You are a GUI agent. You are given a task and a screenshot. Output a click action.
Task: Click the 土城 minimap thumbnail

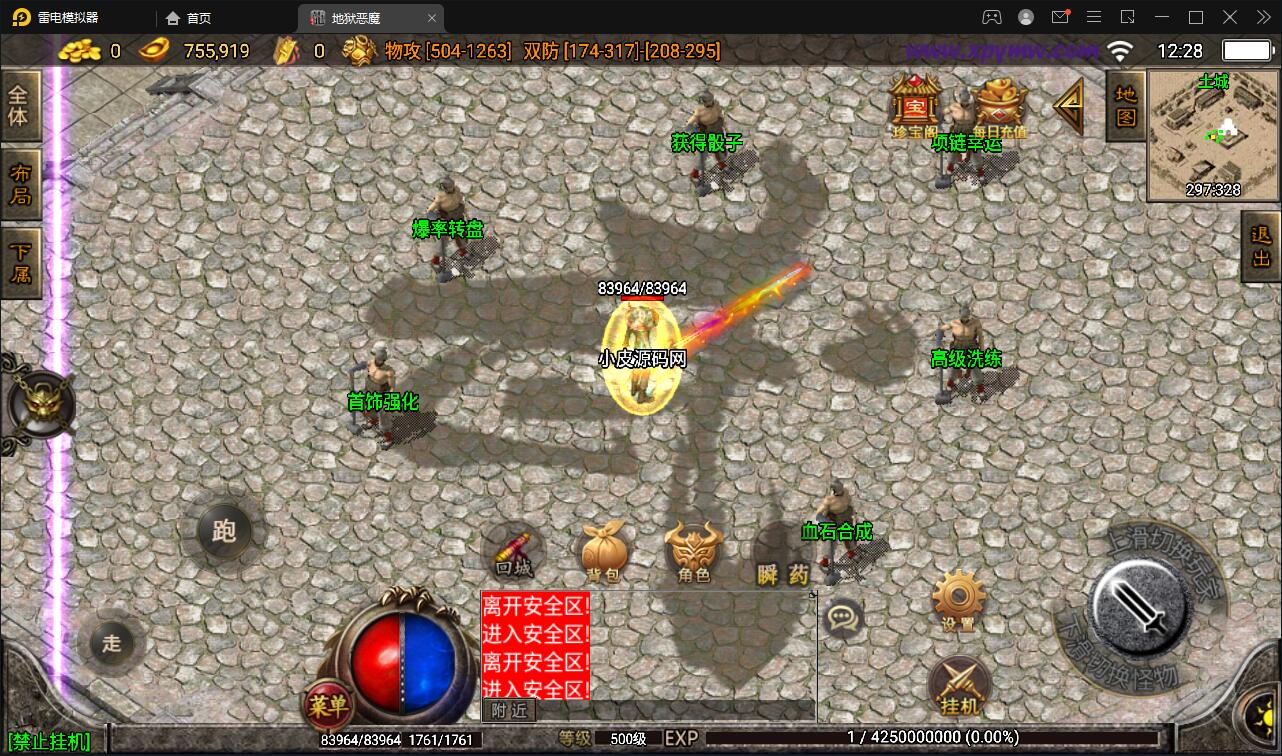pos(1211,137)
